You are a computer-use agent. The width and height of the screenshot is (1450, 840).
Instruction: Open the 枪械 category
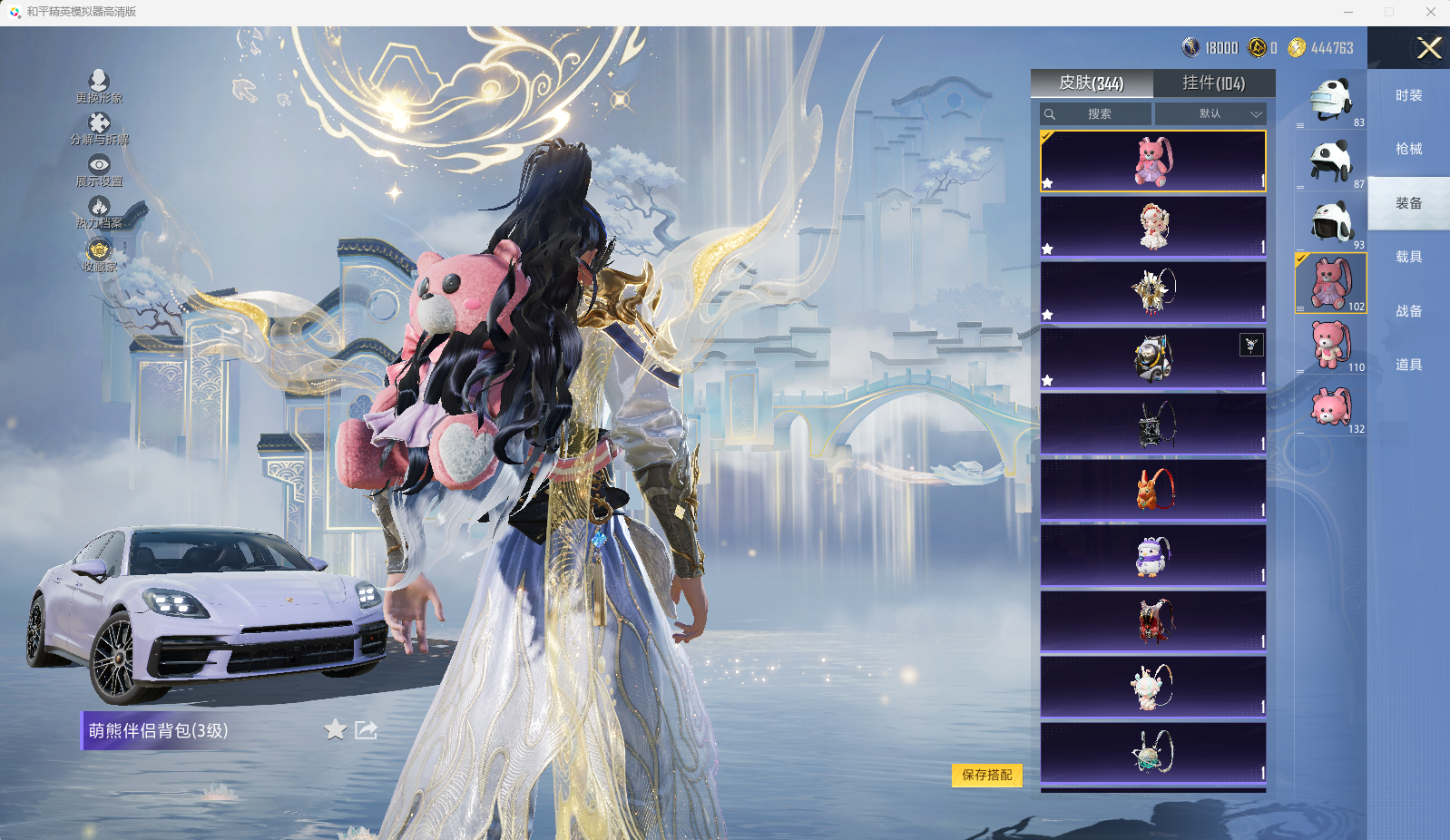point(1408,150)
